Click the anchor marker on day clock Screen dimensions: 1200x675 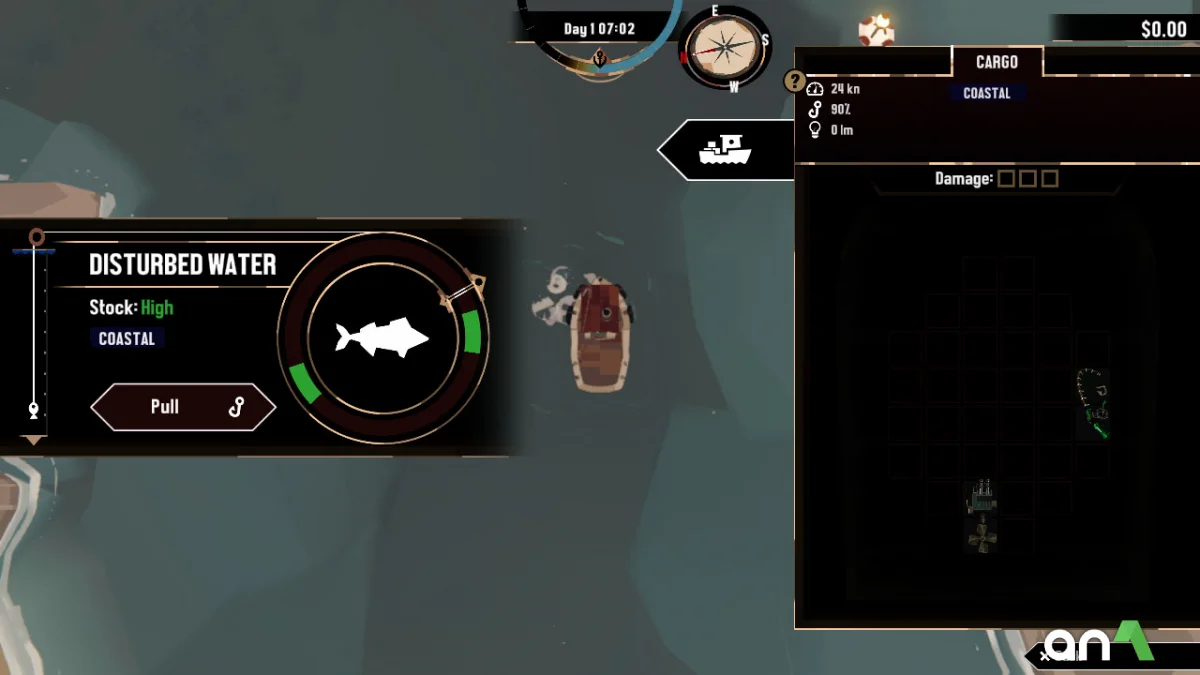(600, 58)
